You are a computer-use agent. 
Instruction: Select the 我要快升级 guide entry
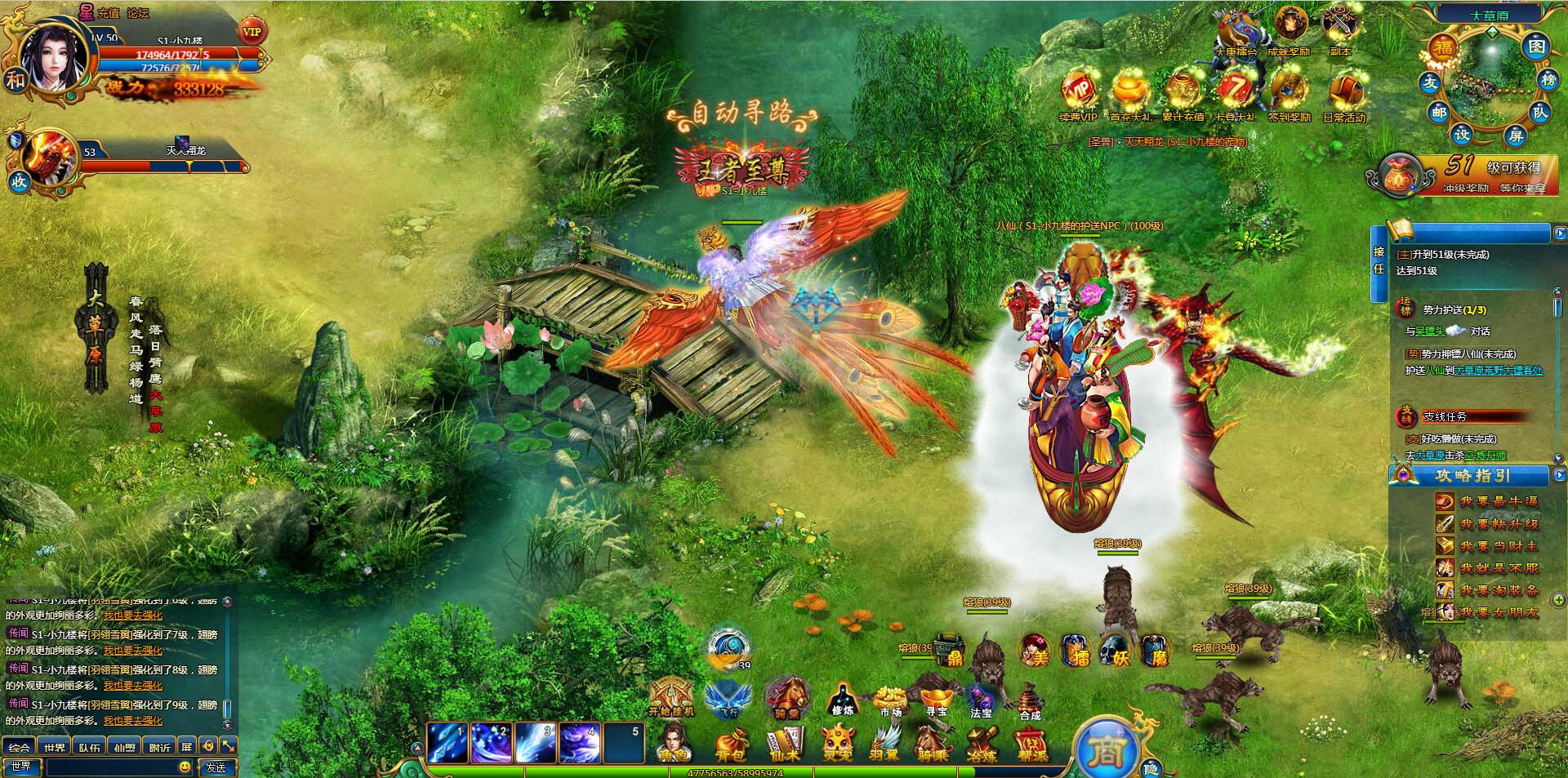coord(1499,524)
